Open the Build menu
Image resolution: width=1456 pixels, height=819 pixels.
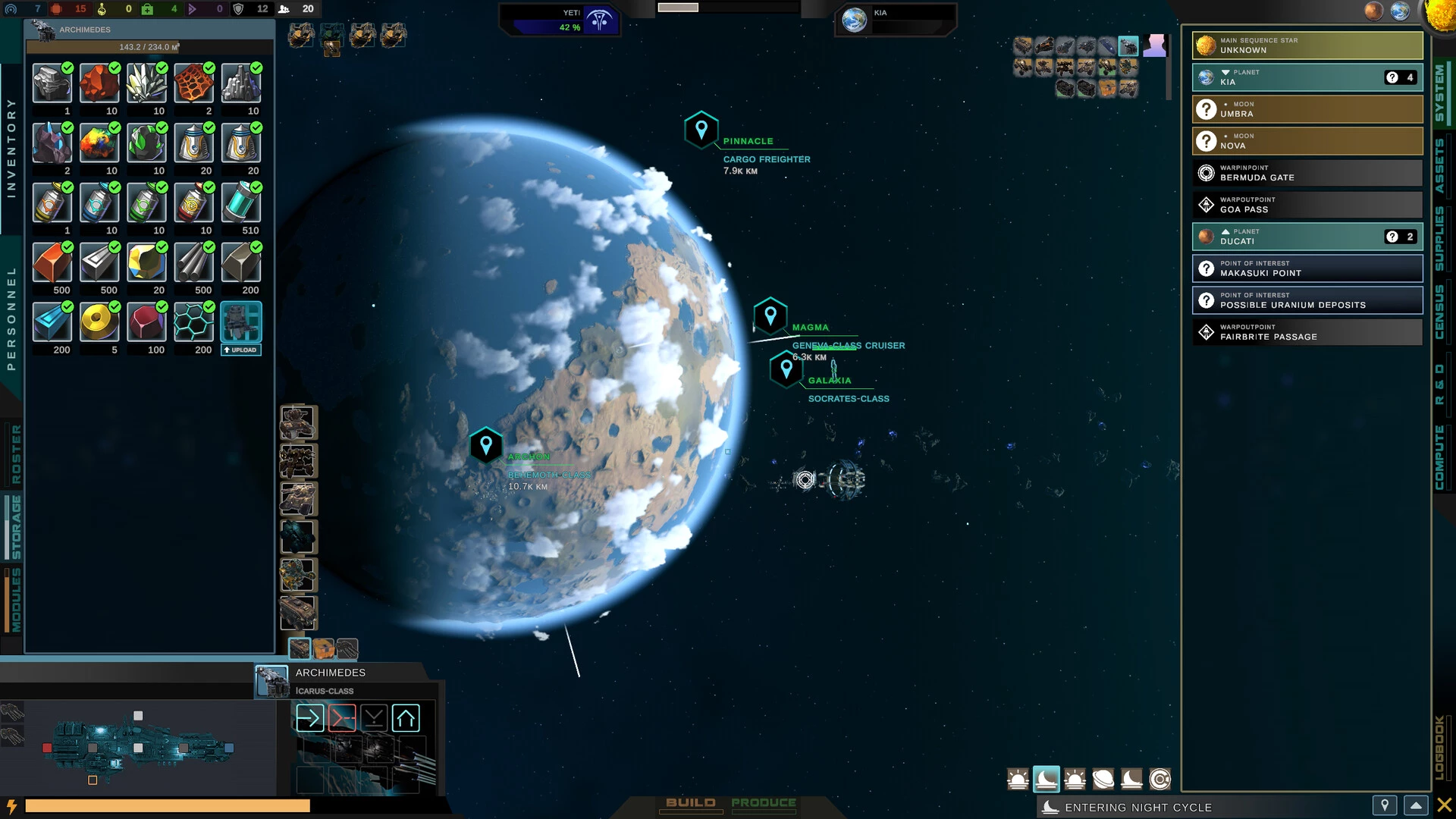pos(690,803)
